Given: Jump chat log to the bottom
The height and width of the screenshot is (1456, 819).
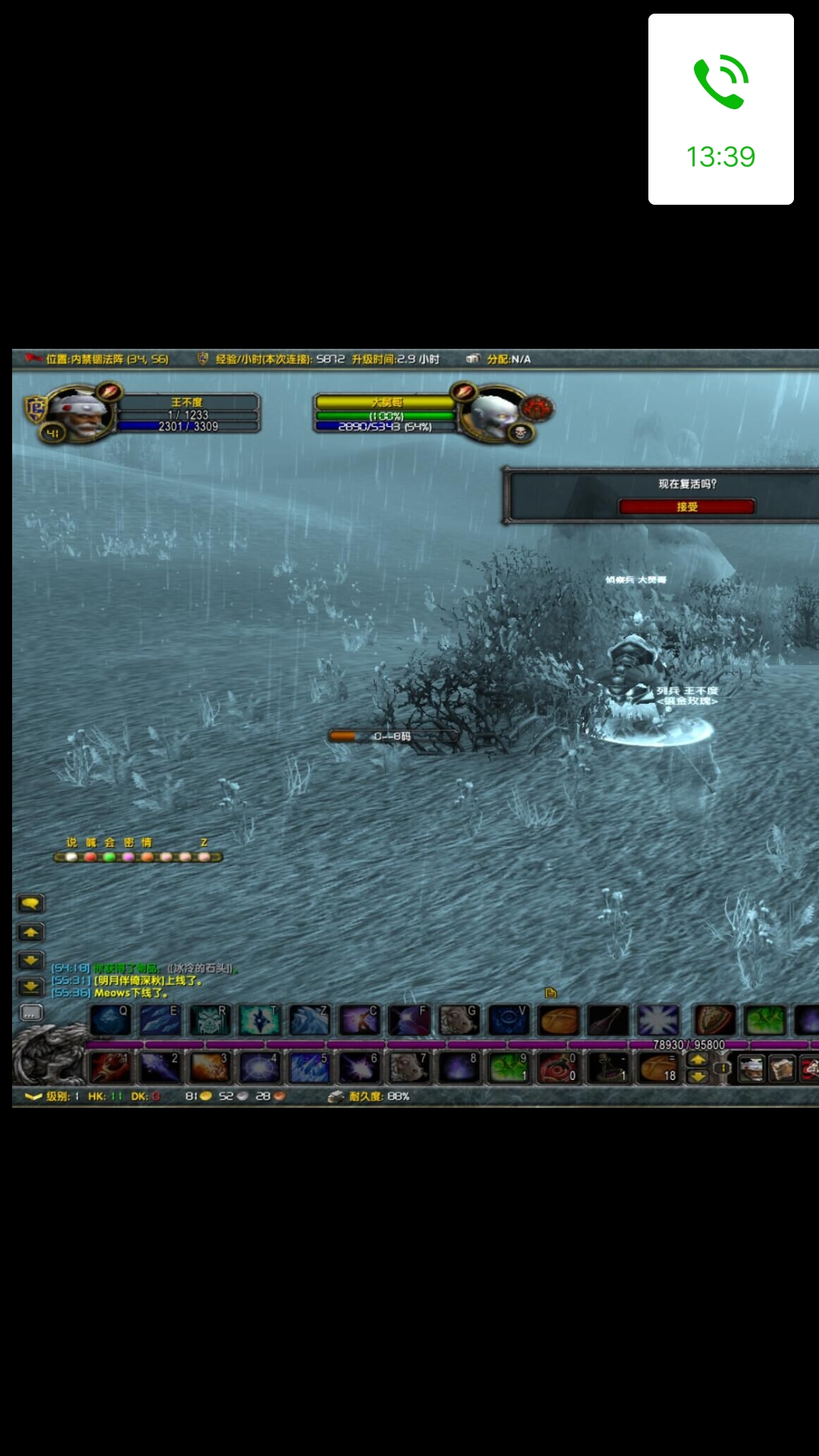Looking at the screenshot, I should coord(31,987).
